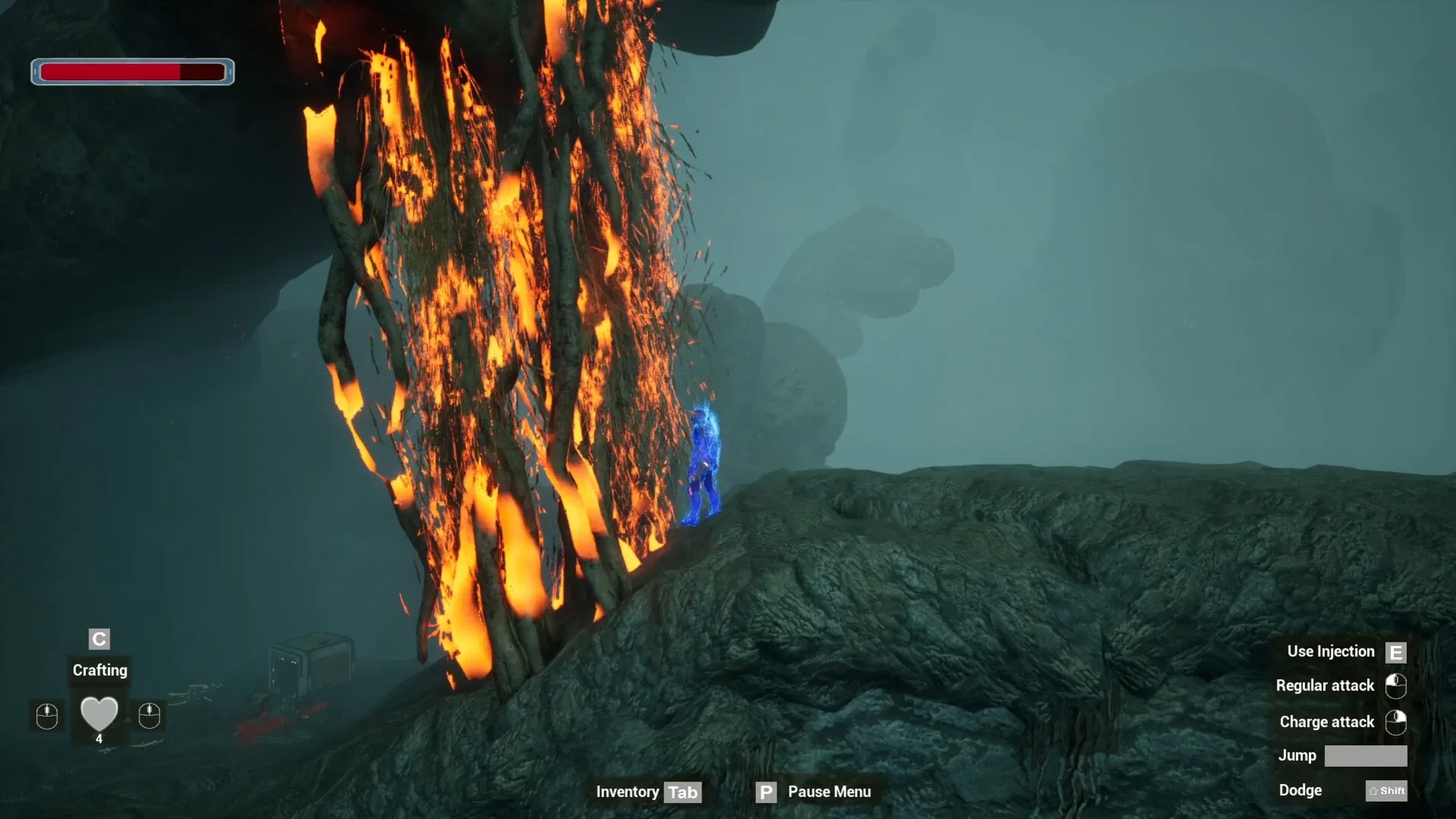Click the red health bar at top left
1456x819 pixels.
click(112, 72)
